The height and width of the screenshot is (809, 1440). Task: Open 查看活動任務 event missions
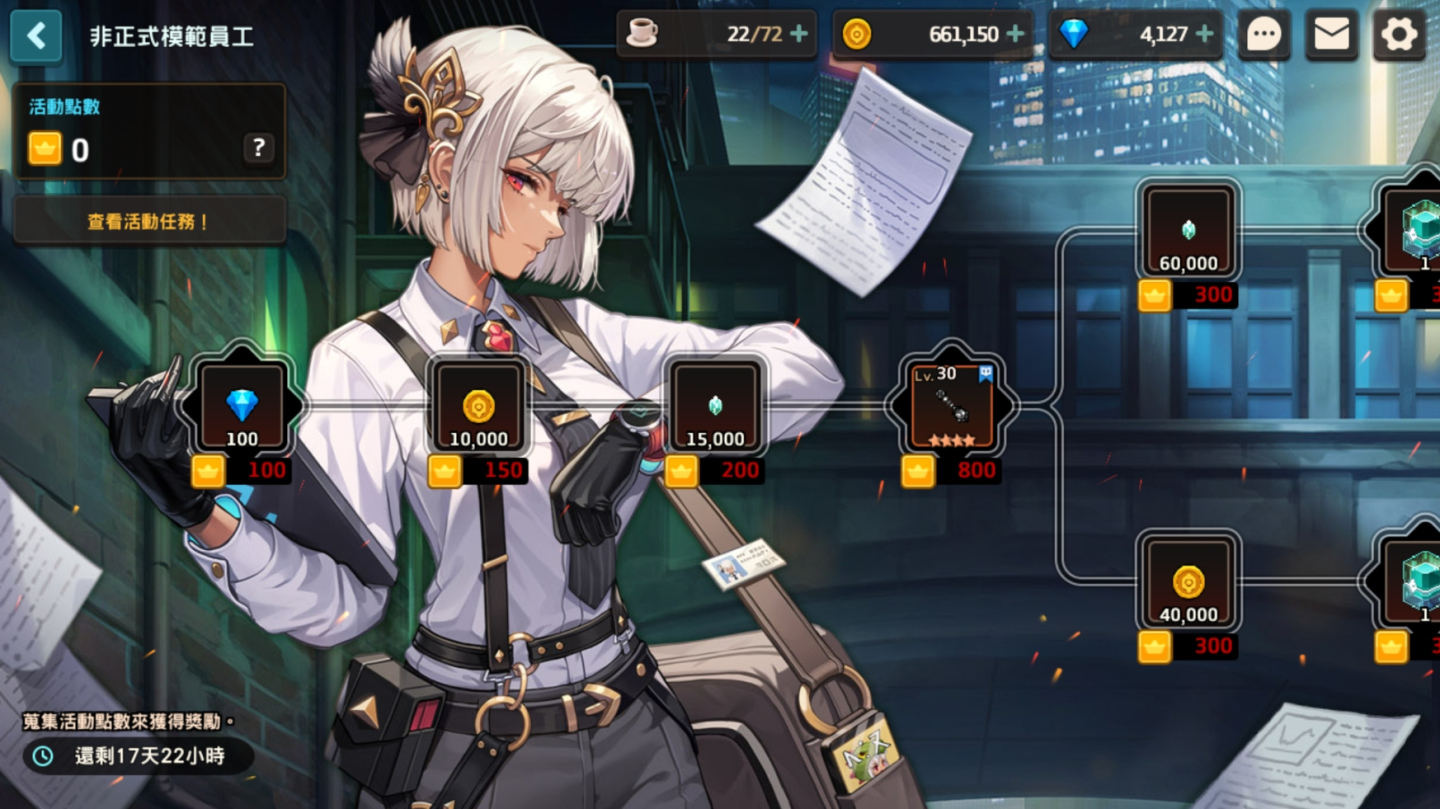click(149, 221)
